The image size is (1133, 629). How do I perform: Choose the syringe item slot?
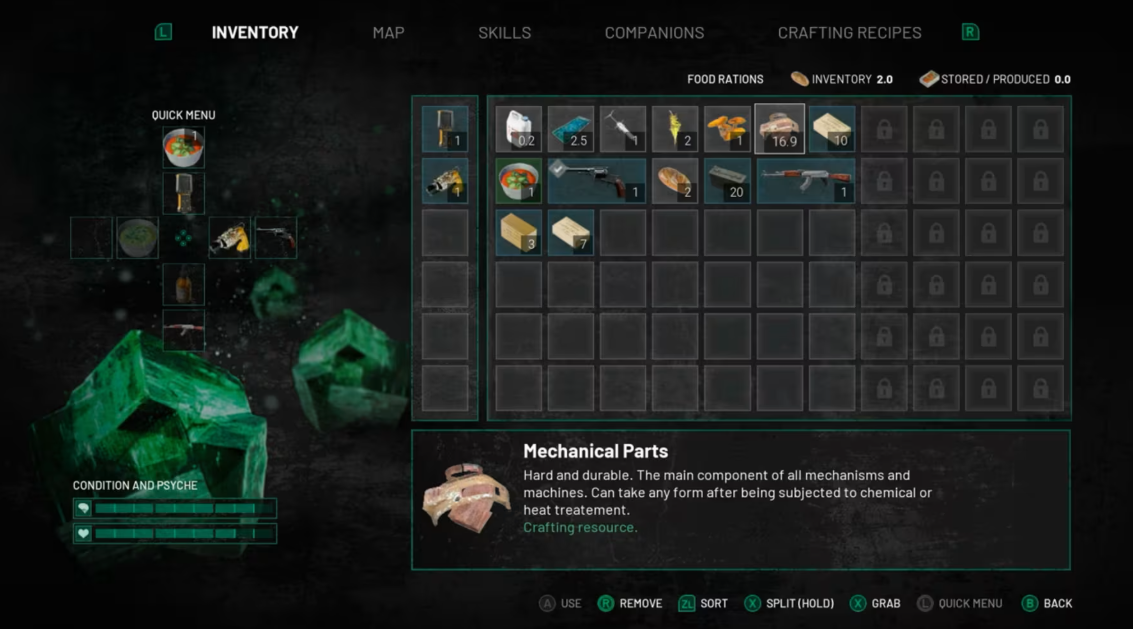pos(623,129)
